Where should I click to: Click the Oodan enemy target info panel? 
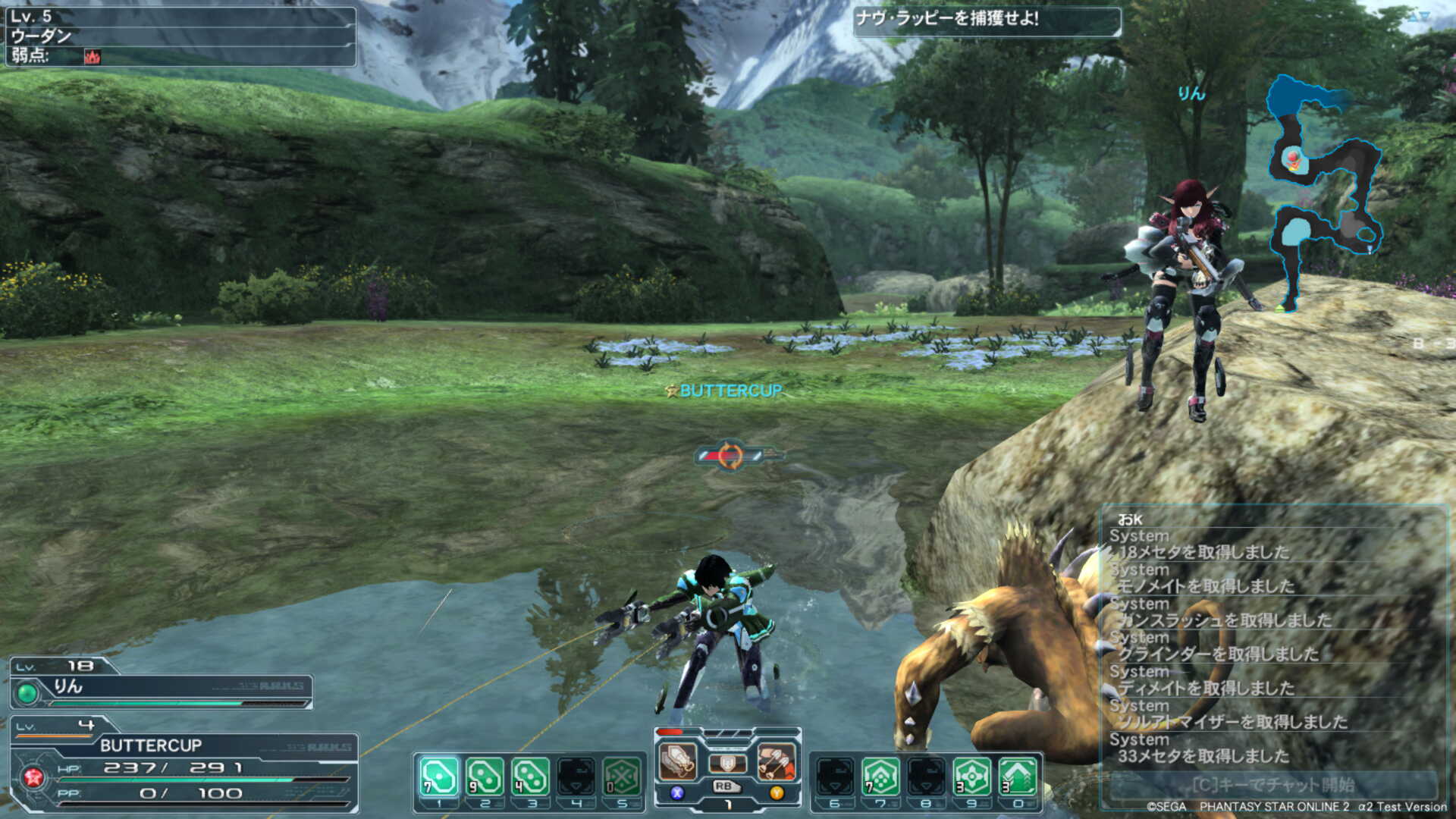pyautogui.click(x=180, y=36)
